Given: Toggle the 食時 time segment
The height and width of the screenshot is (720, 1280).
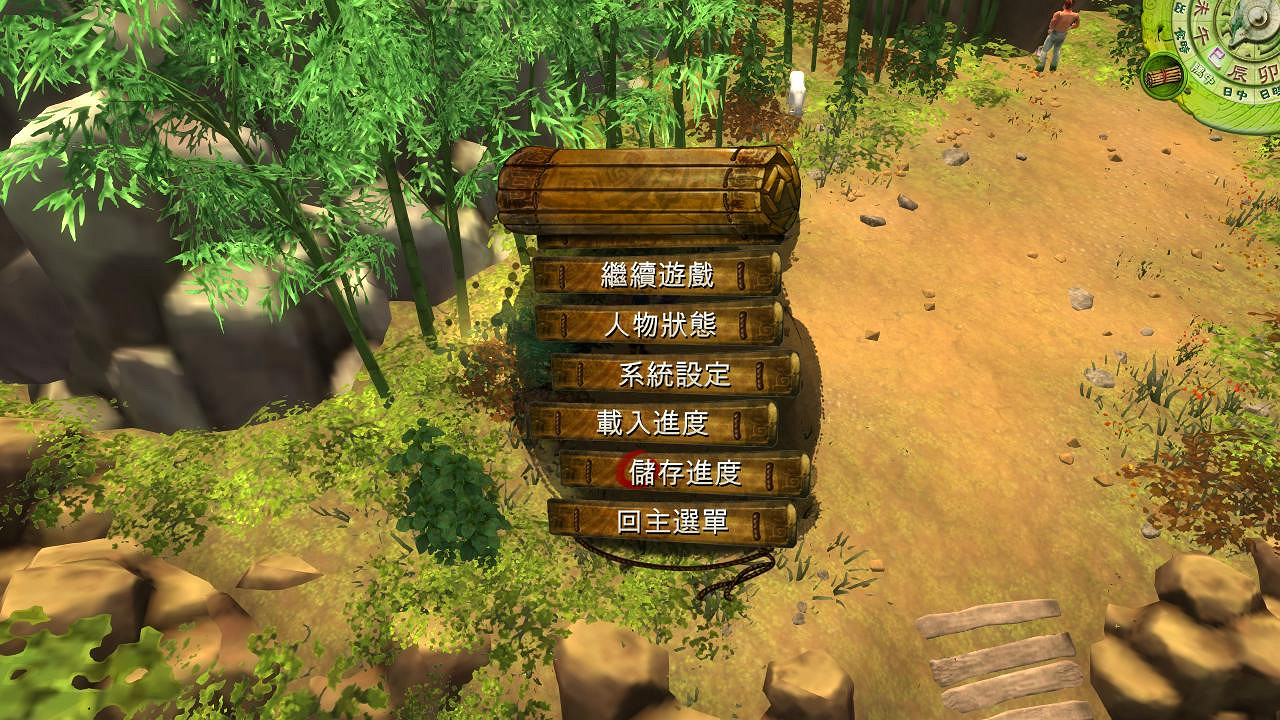Looking at the screenshot, I should 1183,38.
